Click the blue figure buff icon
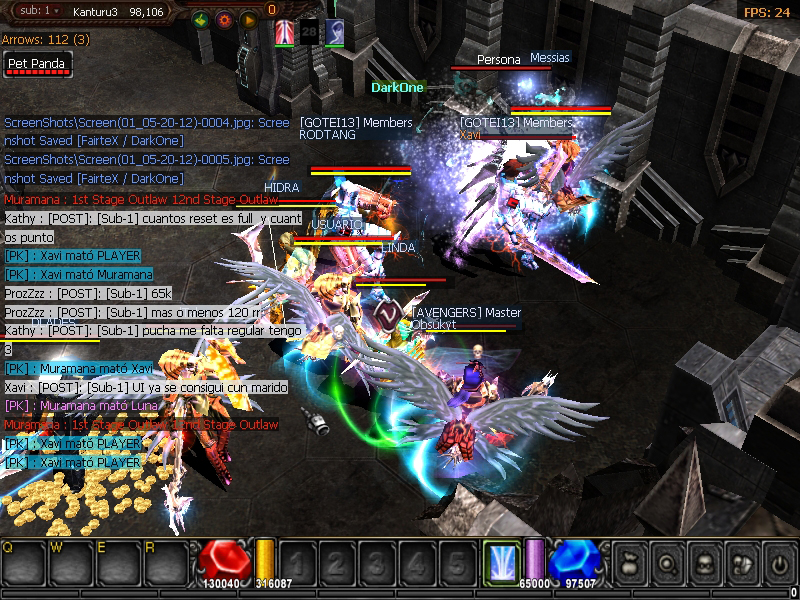The width and height of the screenshot is (800, 600). [x=335, y=32]
